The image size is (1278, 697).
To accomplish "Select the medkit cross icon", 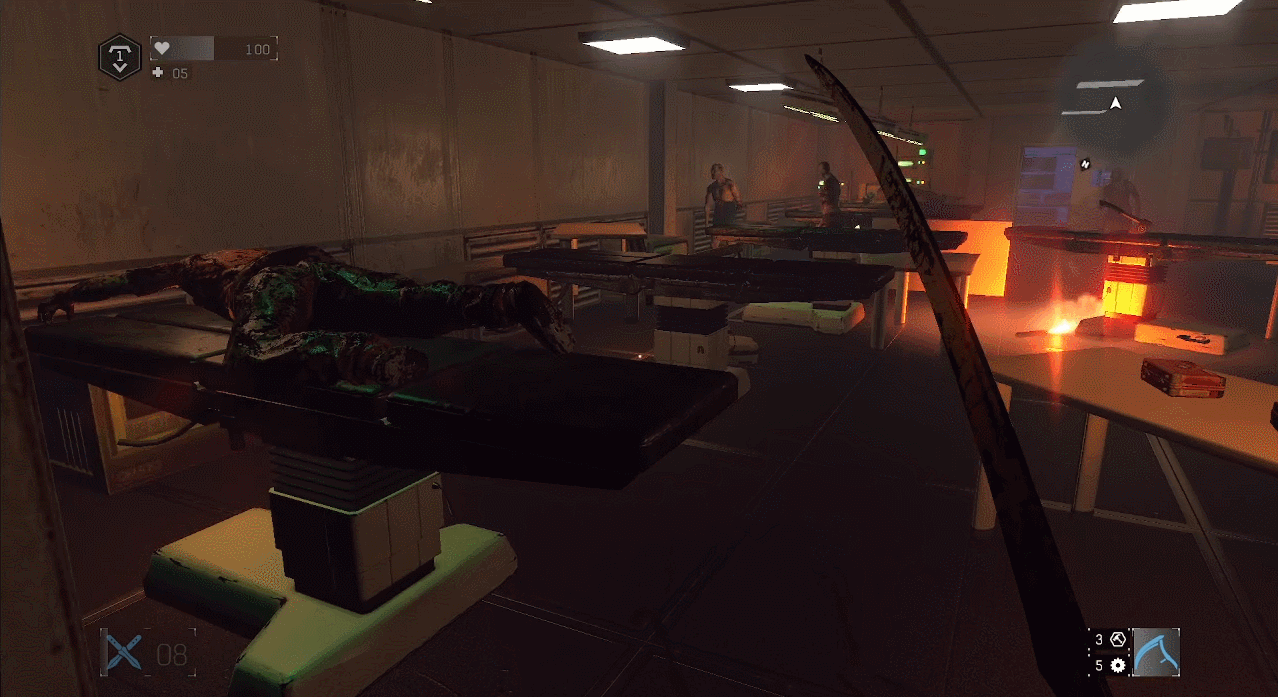I will click(159, 73).
